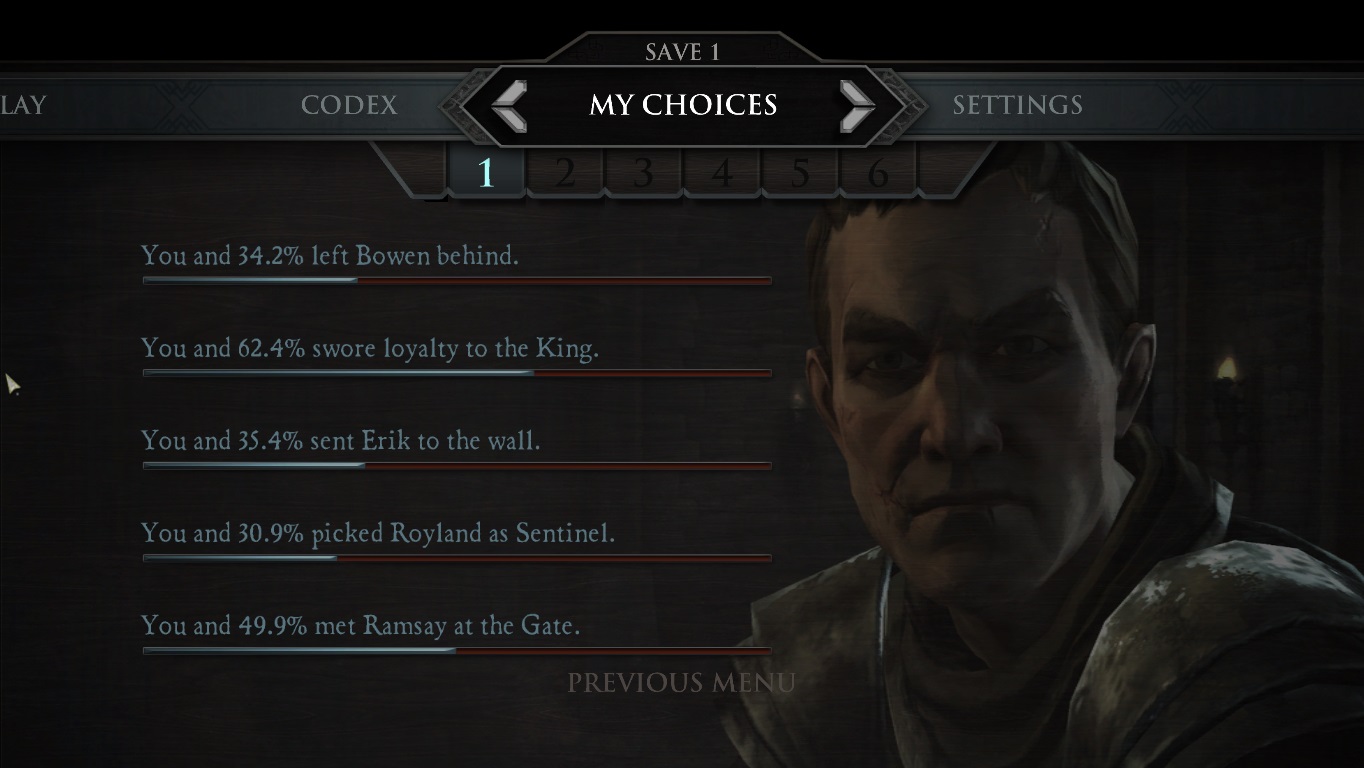Choose episode tab 6

(x=878, y=174)
